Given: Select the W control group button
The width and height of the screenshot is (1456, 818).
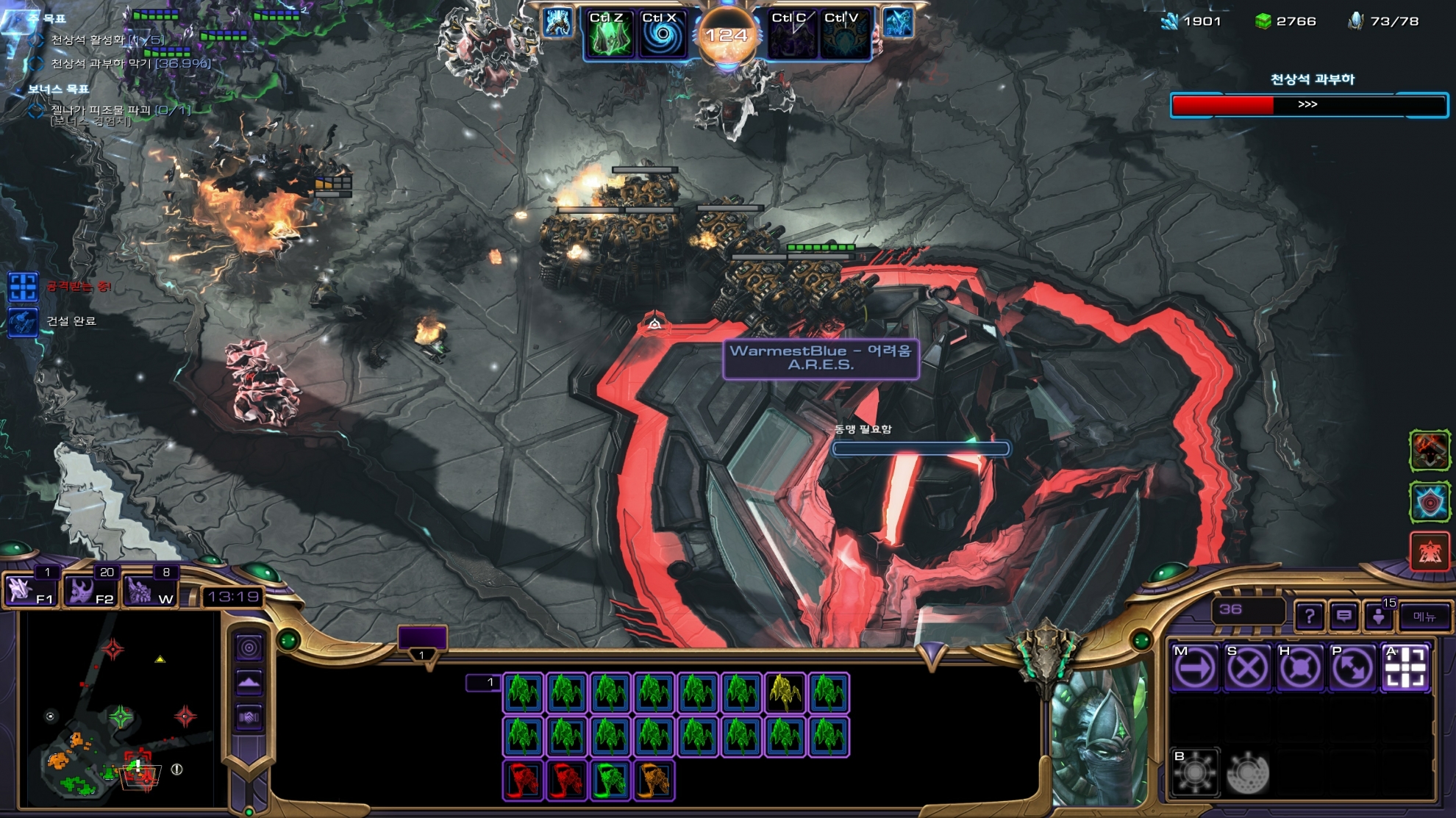Looking at the screenshot, I should pyautogui.click(x=149, y=589).
